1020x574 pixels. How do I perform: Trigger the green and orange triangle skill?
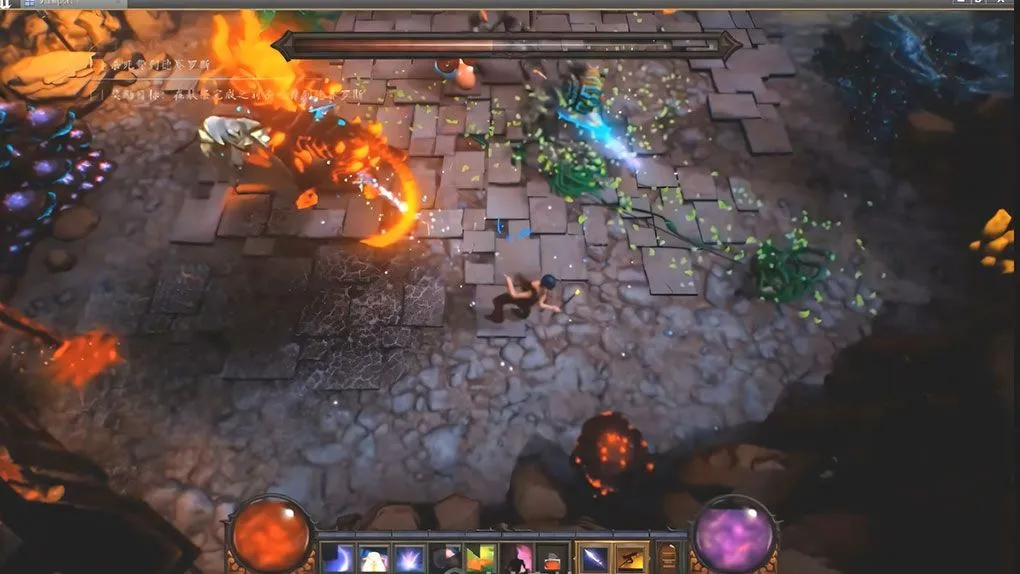481,559
